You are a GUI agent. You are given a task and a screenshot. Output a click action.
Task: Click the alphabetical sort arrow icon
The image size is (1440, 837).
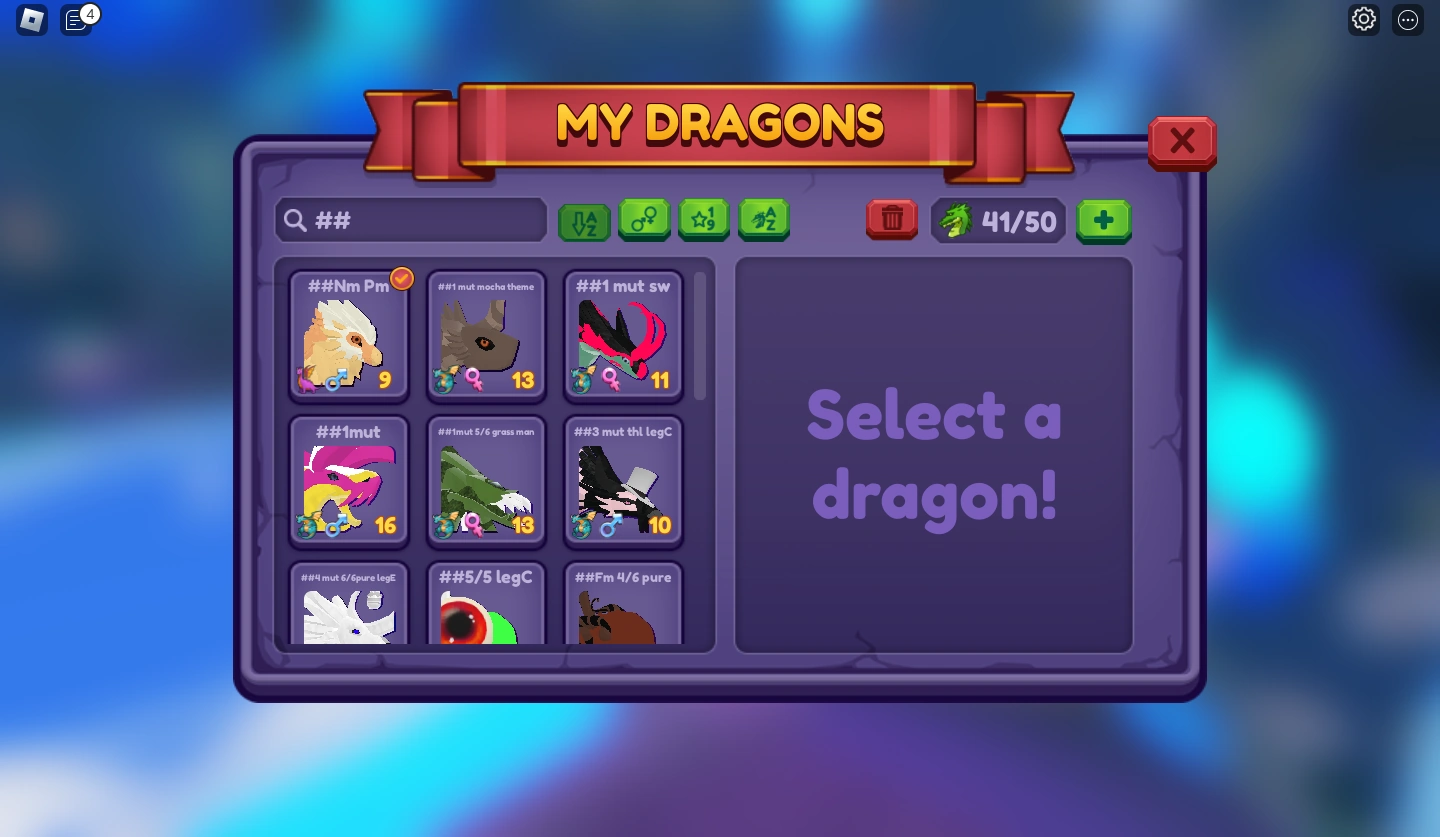click(584, 220)
